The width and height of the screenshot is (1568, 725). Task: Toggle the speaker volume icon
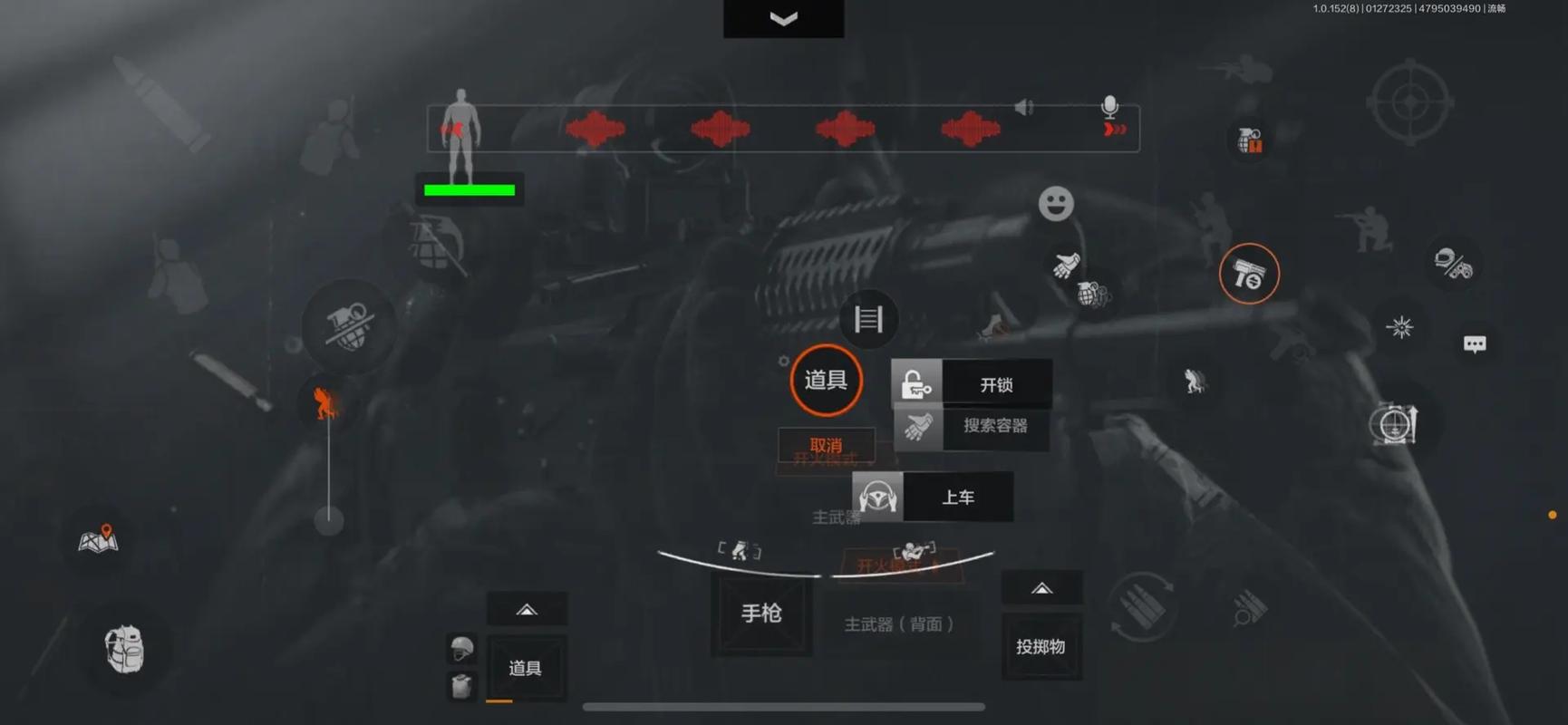(x=1024, y=108)
